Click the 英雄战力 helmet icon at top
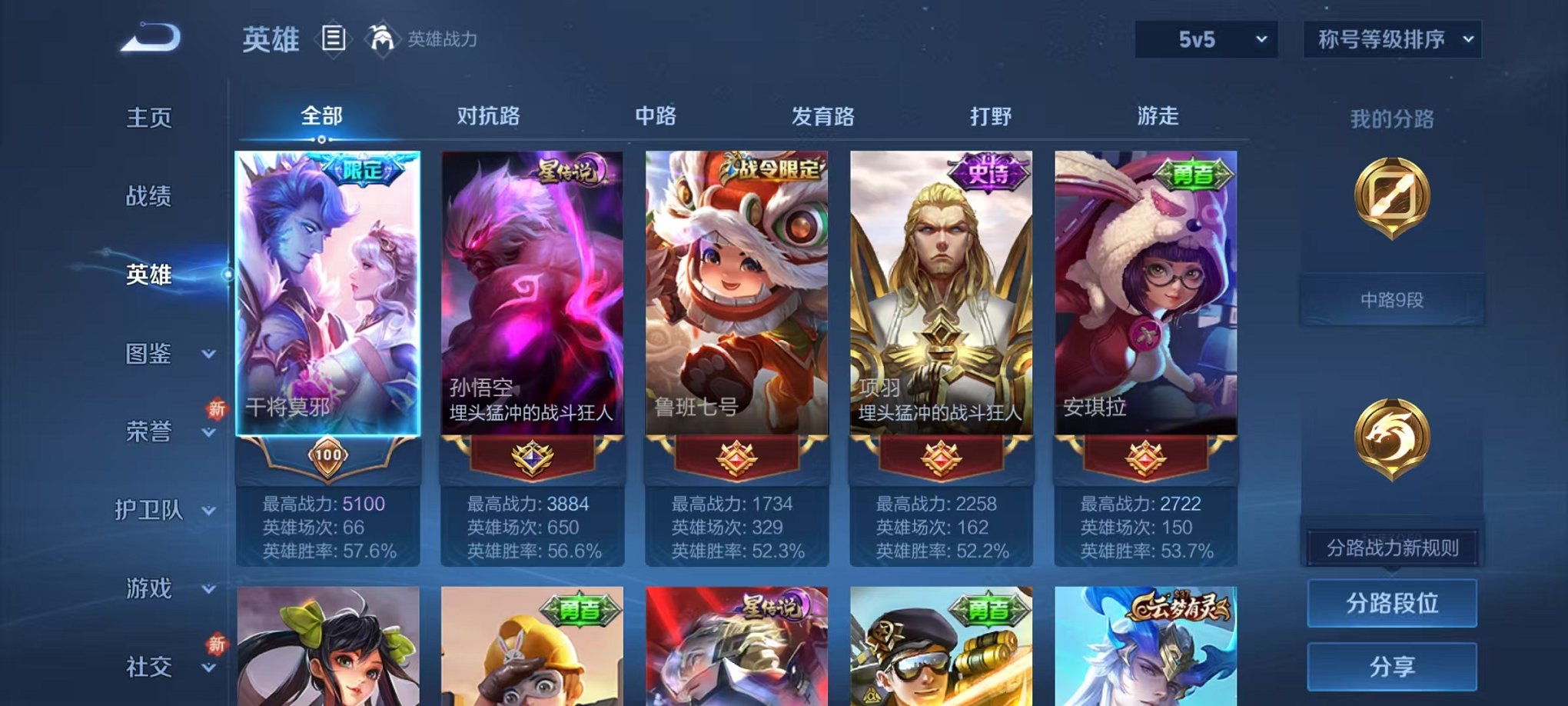1568x706 pixels. (x=381, y=37)
